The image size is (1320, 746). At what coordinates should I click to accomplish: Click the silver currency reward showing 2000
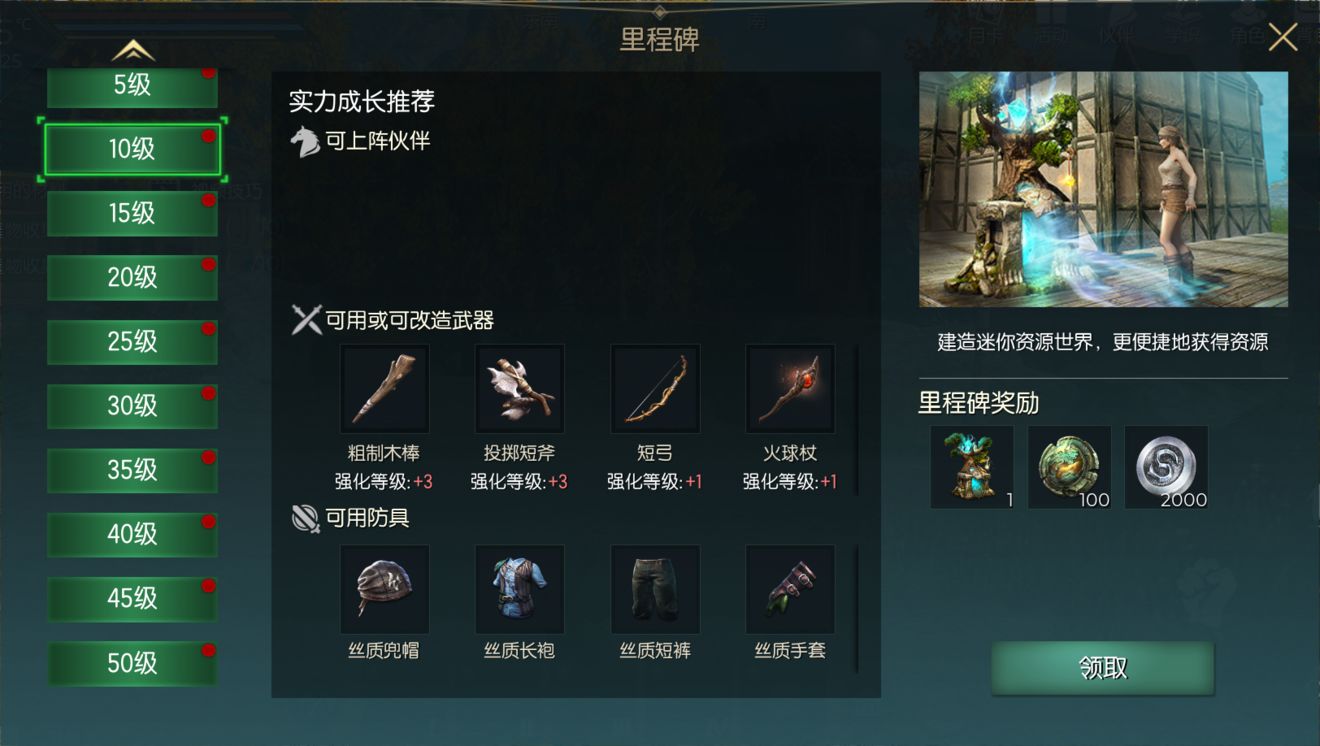pos(1167,466)
